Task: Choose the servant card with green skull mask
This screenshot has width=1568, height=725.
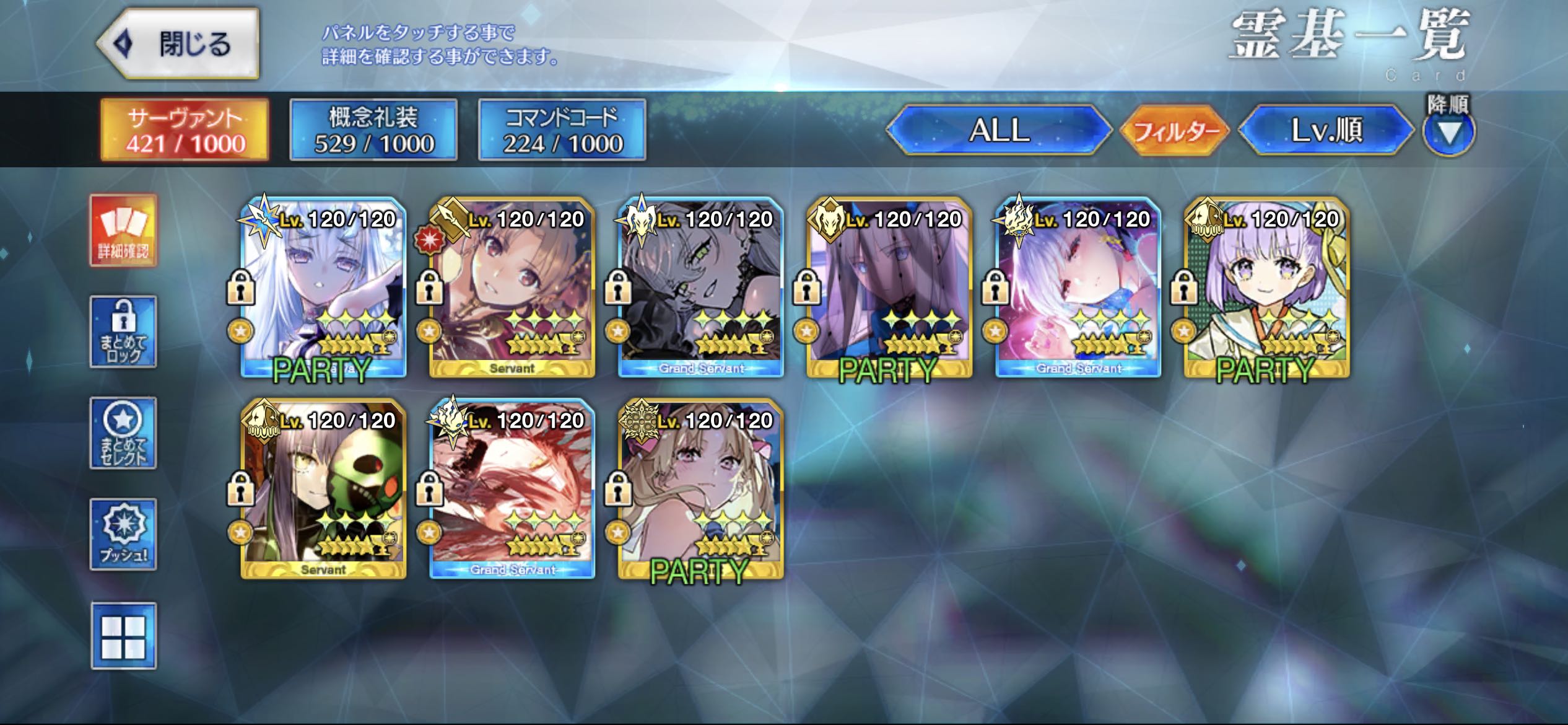Action: (323, 490)
